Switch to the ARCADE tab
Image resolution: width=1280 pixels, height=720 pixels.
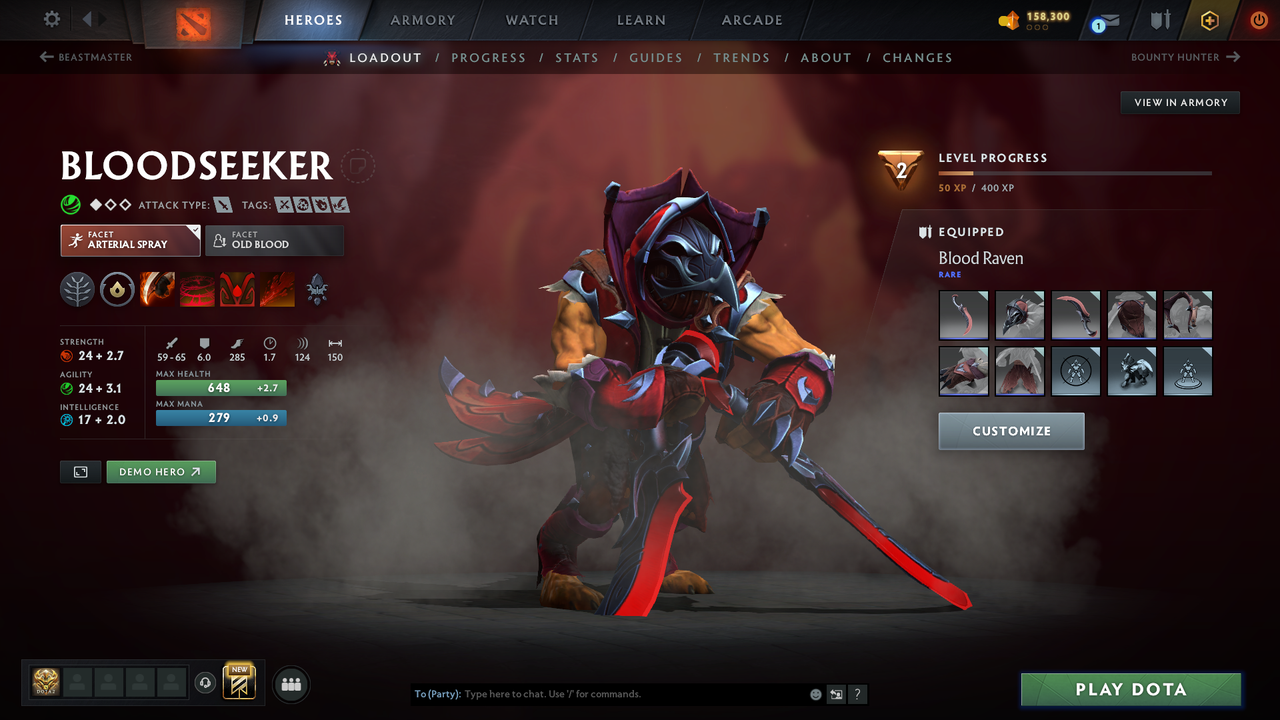pos(751,19)
